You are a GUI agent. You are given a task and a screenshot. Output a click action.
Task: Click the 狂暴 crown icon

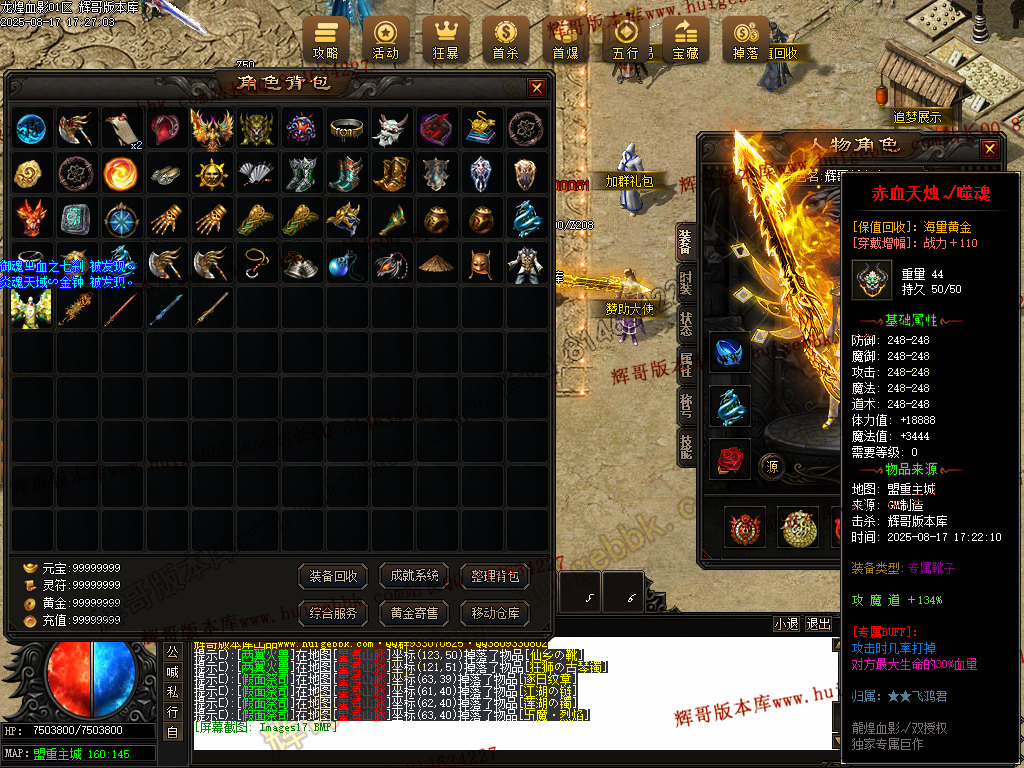pyautogui.click(x=445, y=39)
